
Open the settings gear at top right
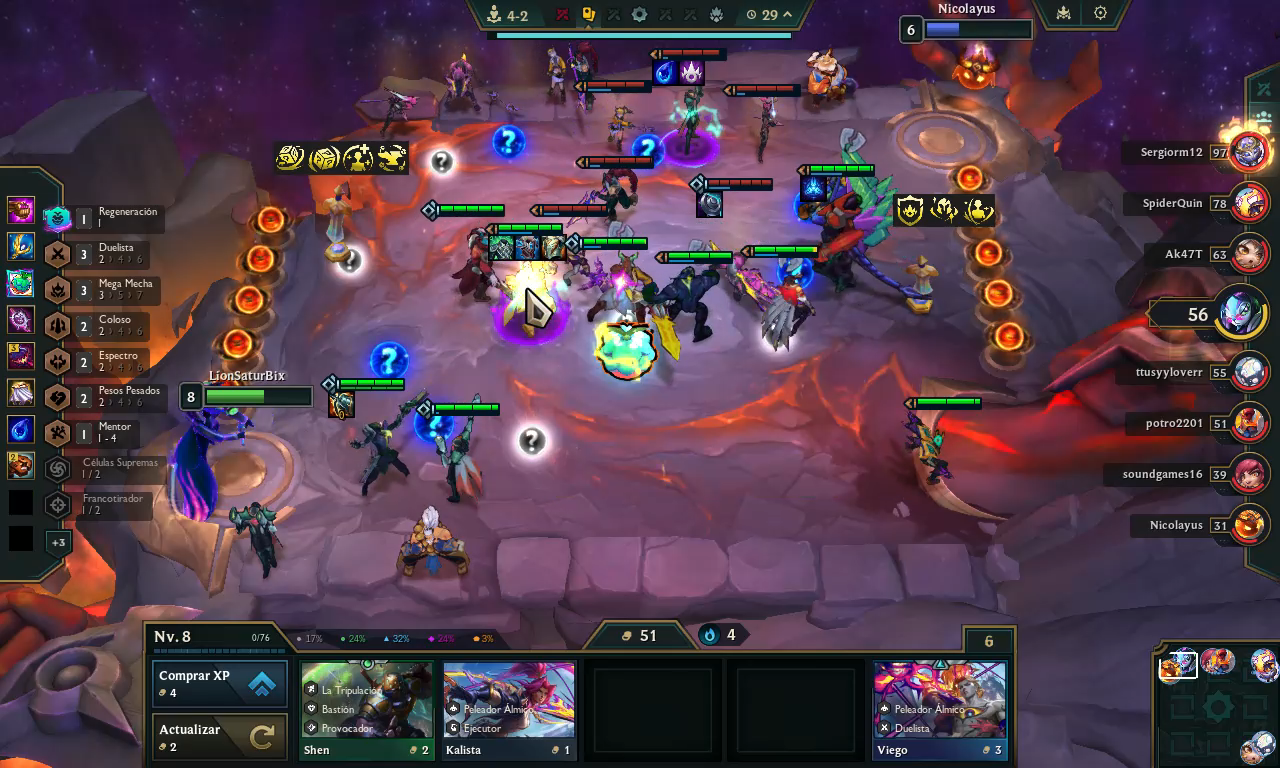1100,14
